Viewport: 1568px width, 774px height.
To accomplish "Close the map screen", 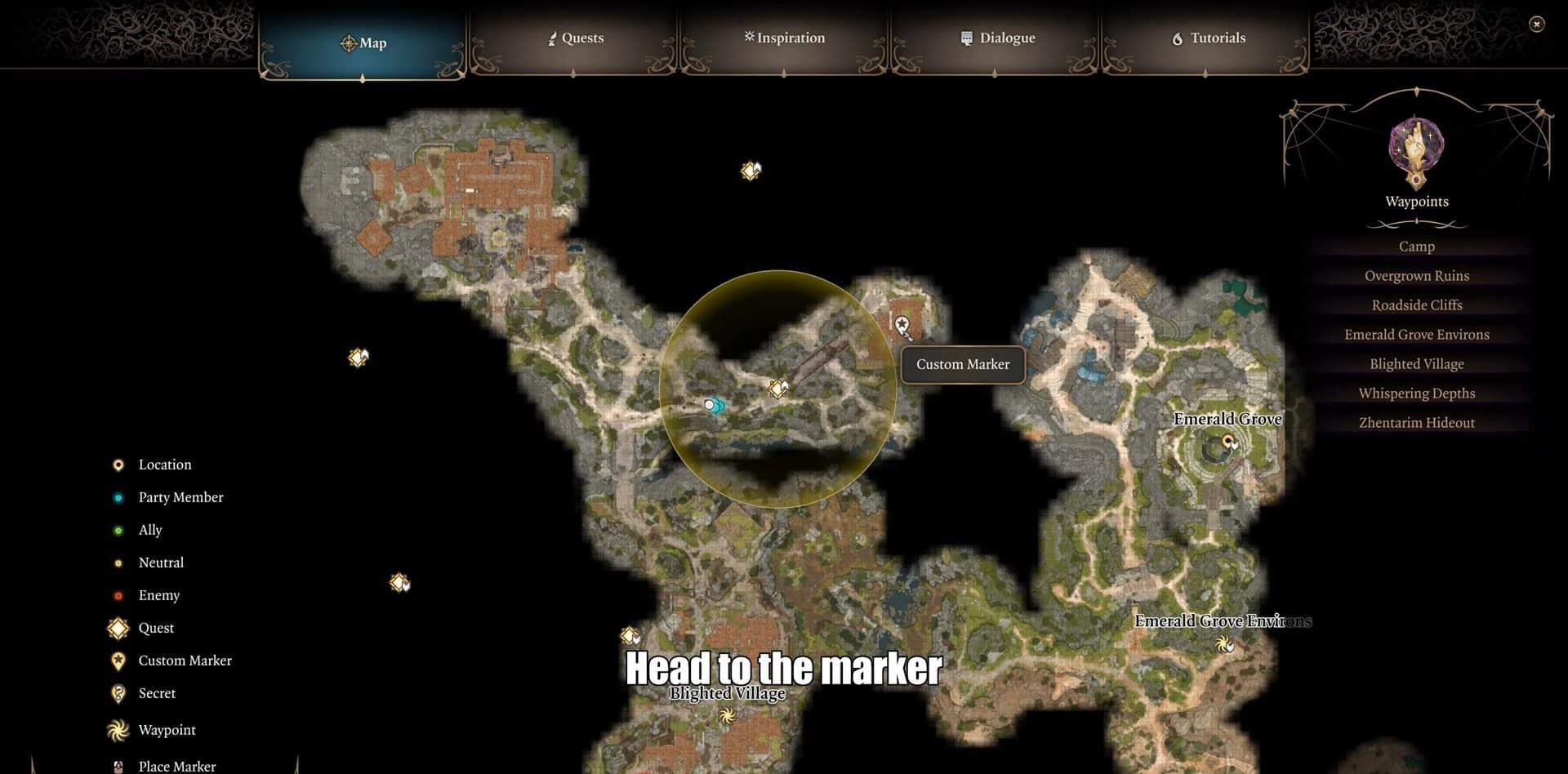I will pyautogui.click(x=1536, y=24).
